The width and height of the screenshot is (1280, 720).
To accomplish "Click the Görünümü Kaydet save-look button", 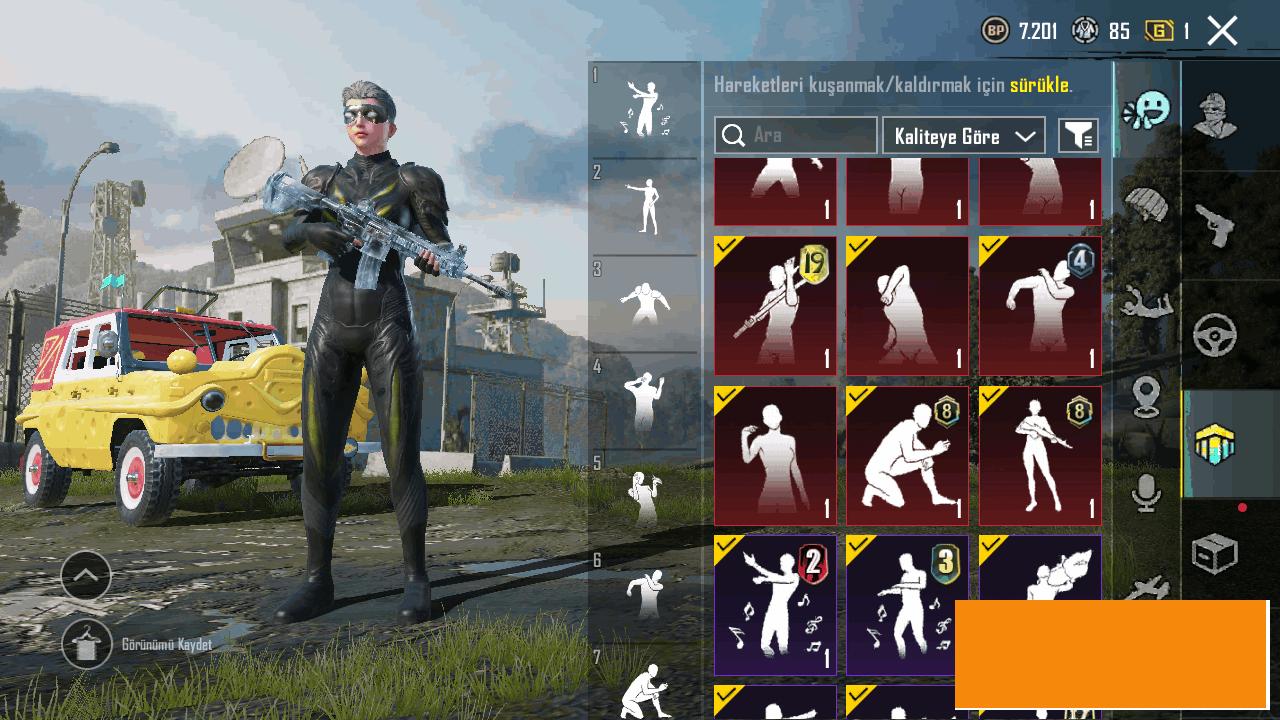I will (x=87, y=645).
